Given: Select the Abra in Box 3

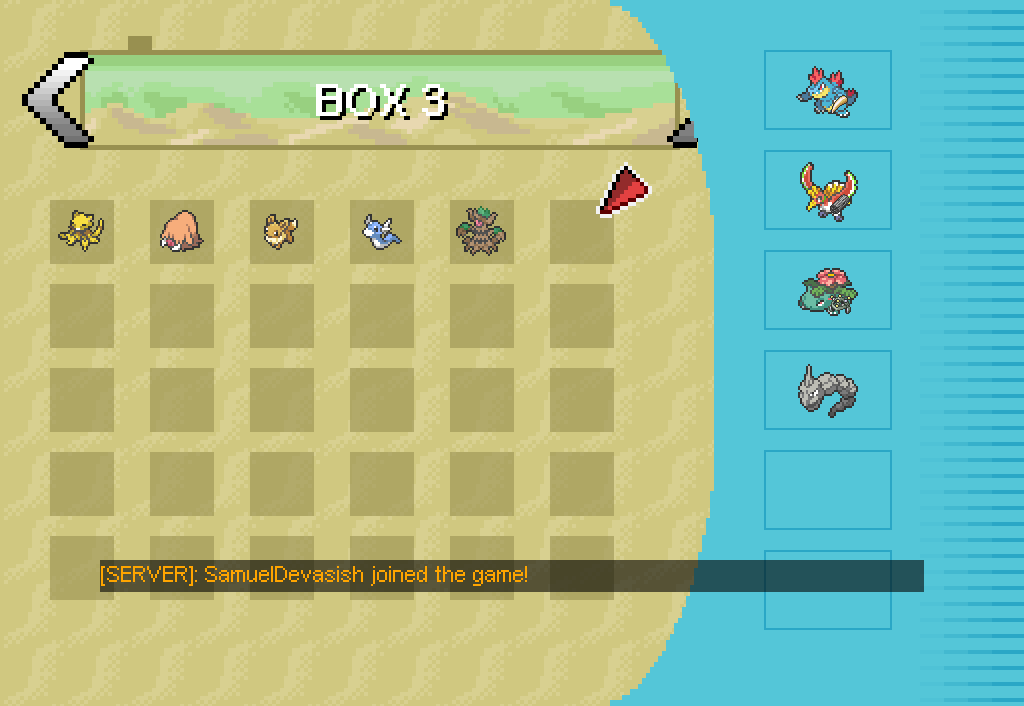Looking at the screenshot, I should coord(81,231).
